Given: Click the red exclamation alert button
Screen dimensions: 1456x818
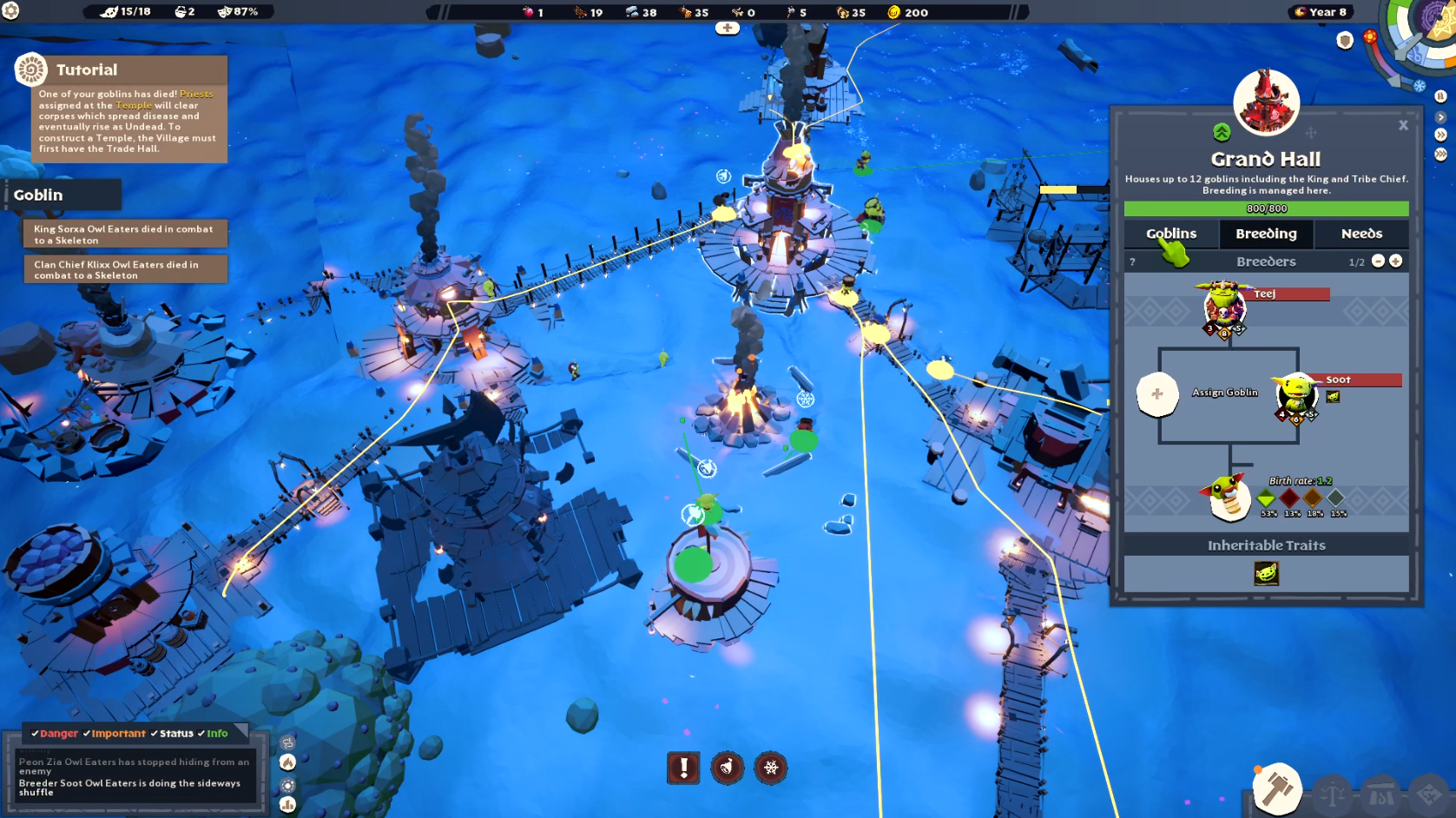Looking at the screenshot, I should [x=683, y=768].
